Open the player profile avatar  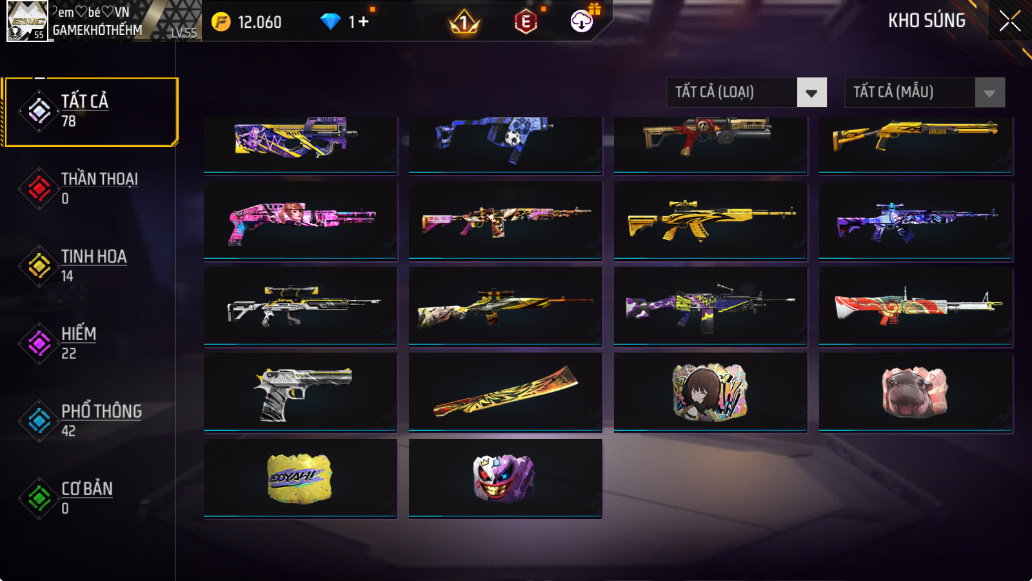click(26, 21)
